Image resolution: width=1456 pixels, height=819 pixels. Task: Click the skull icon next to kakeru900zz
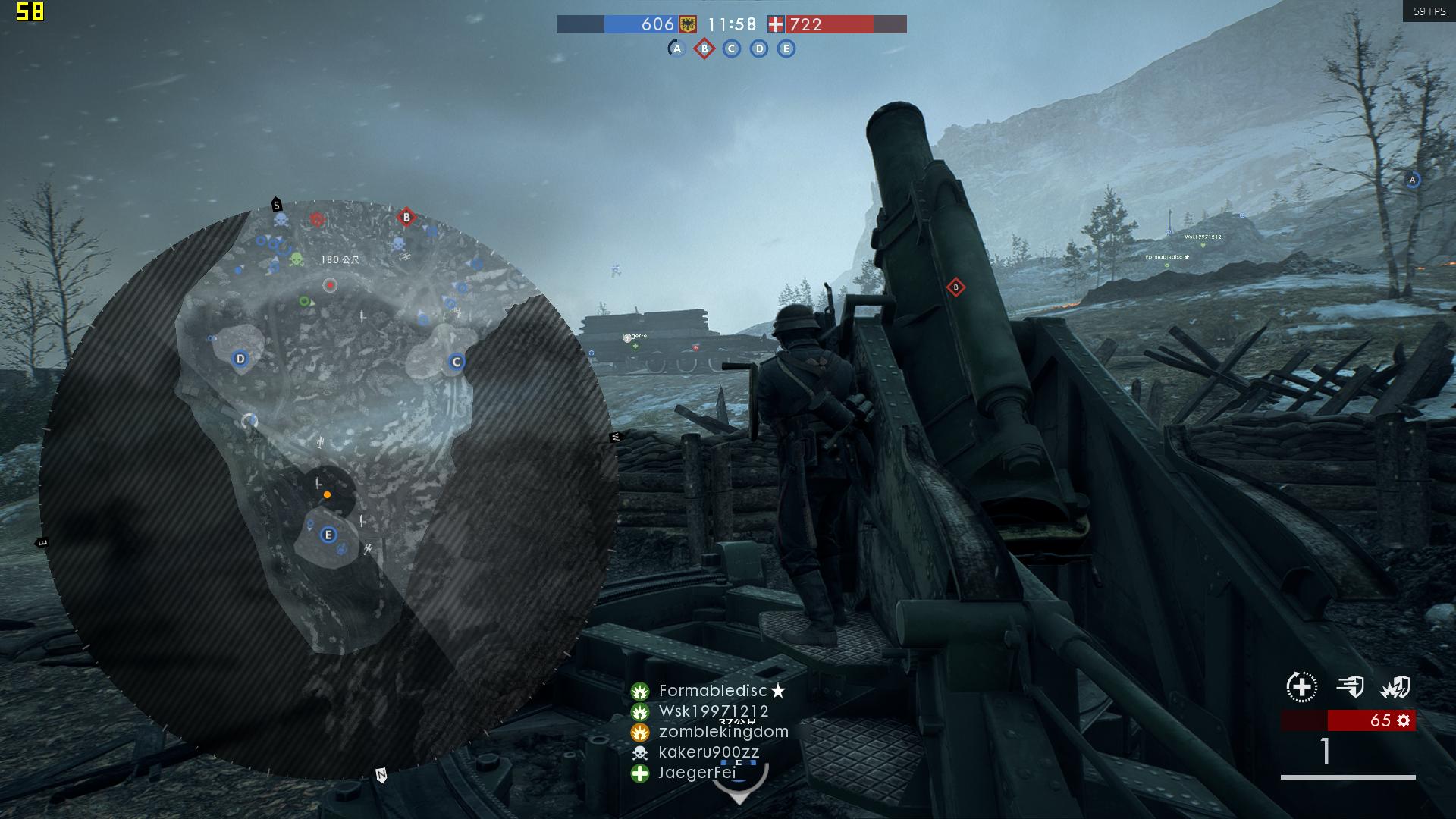coord(639,752)
